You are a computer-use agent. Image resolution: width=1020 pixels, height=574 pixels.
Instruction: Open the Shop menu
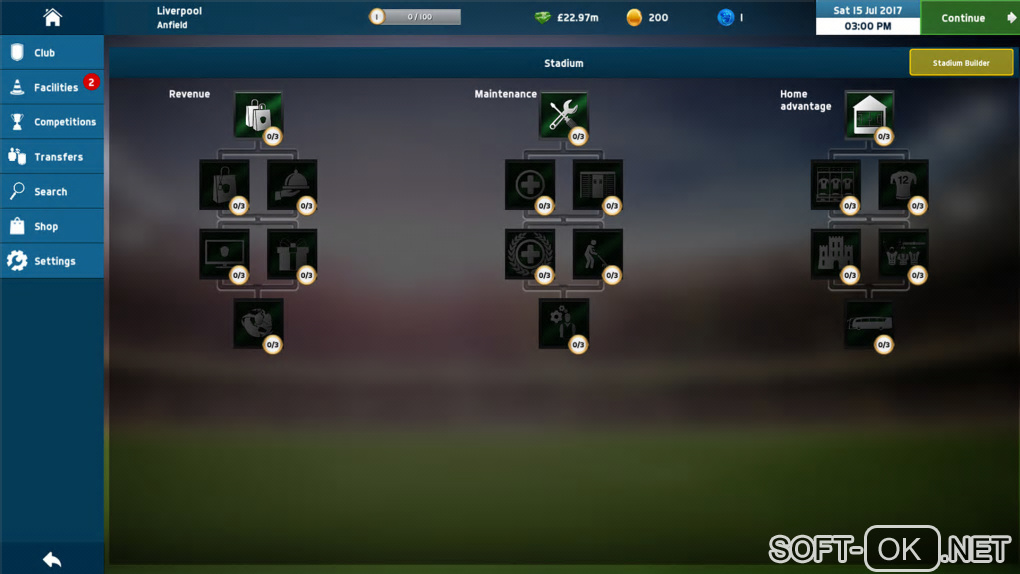pyautogui.click(x=52, y=227)
